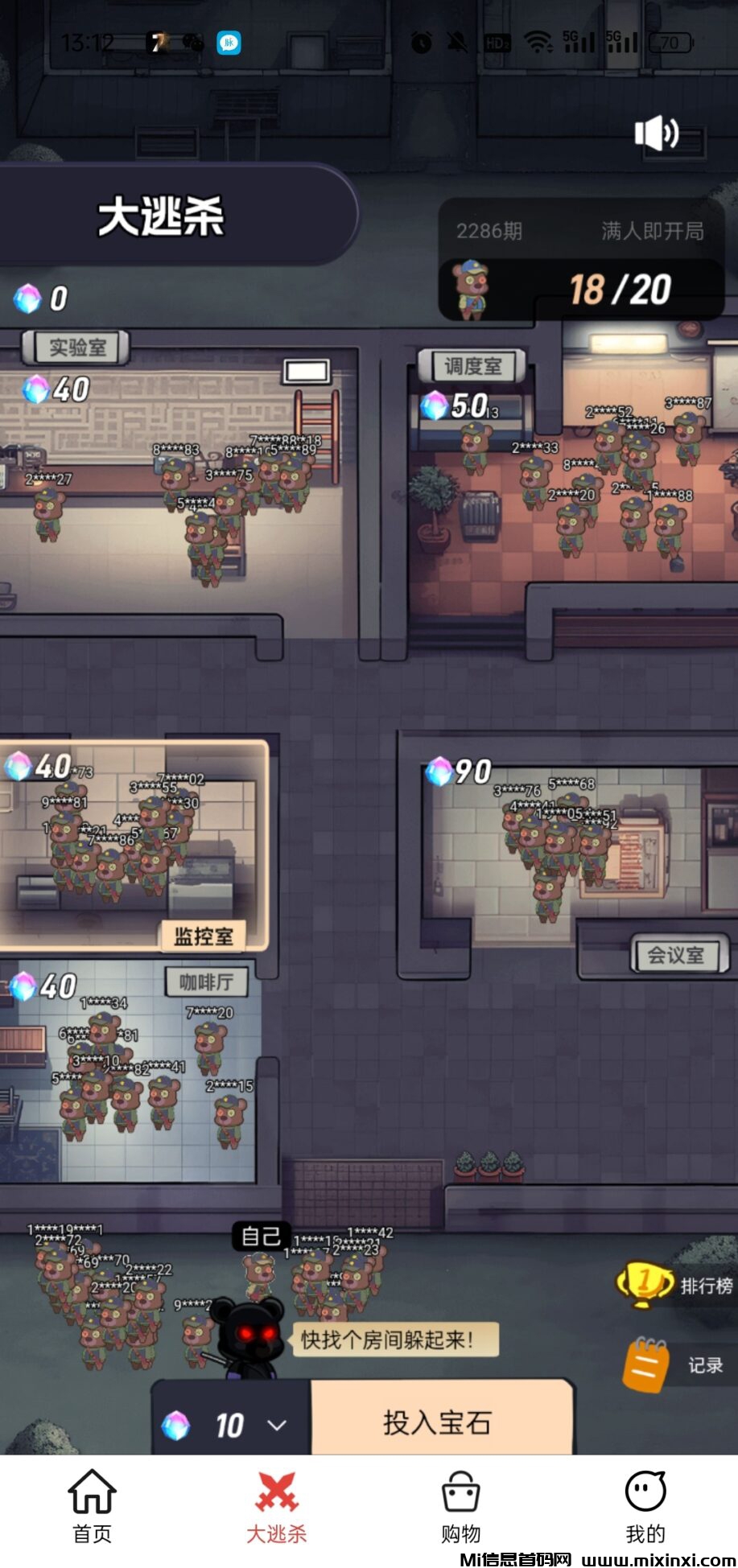Click the 投入宝石 button

point(439,1422)
